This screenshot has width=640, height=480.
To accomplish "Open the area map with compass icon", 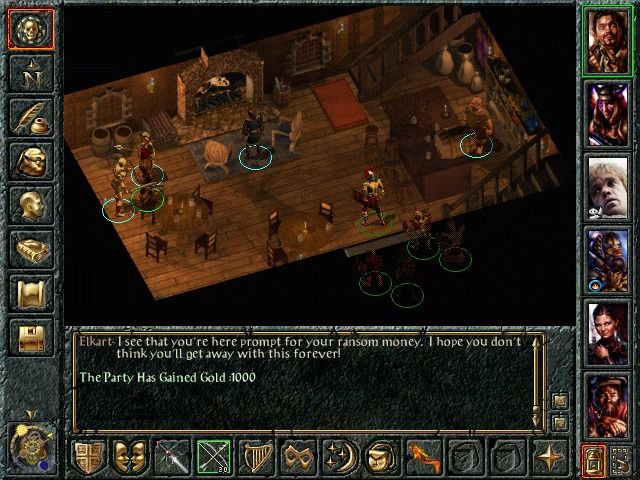I will (x=30, y=74).
